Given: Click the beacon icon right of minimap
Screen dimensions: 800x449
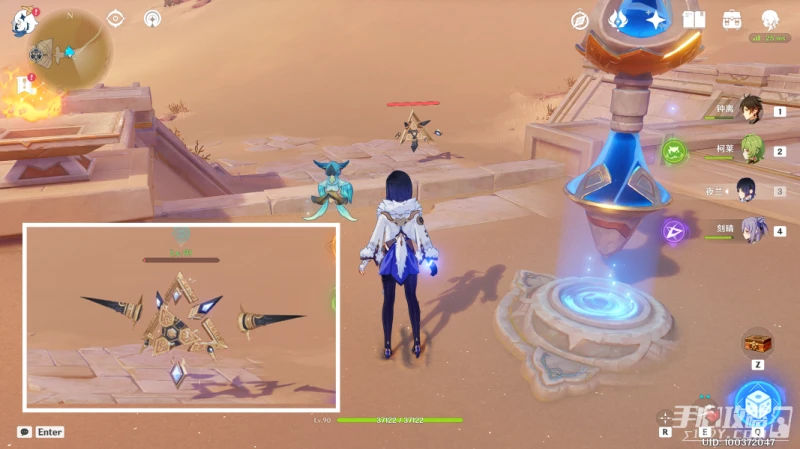Looking at the screenshot, I should pyautogui.click(x=153, y=18).
